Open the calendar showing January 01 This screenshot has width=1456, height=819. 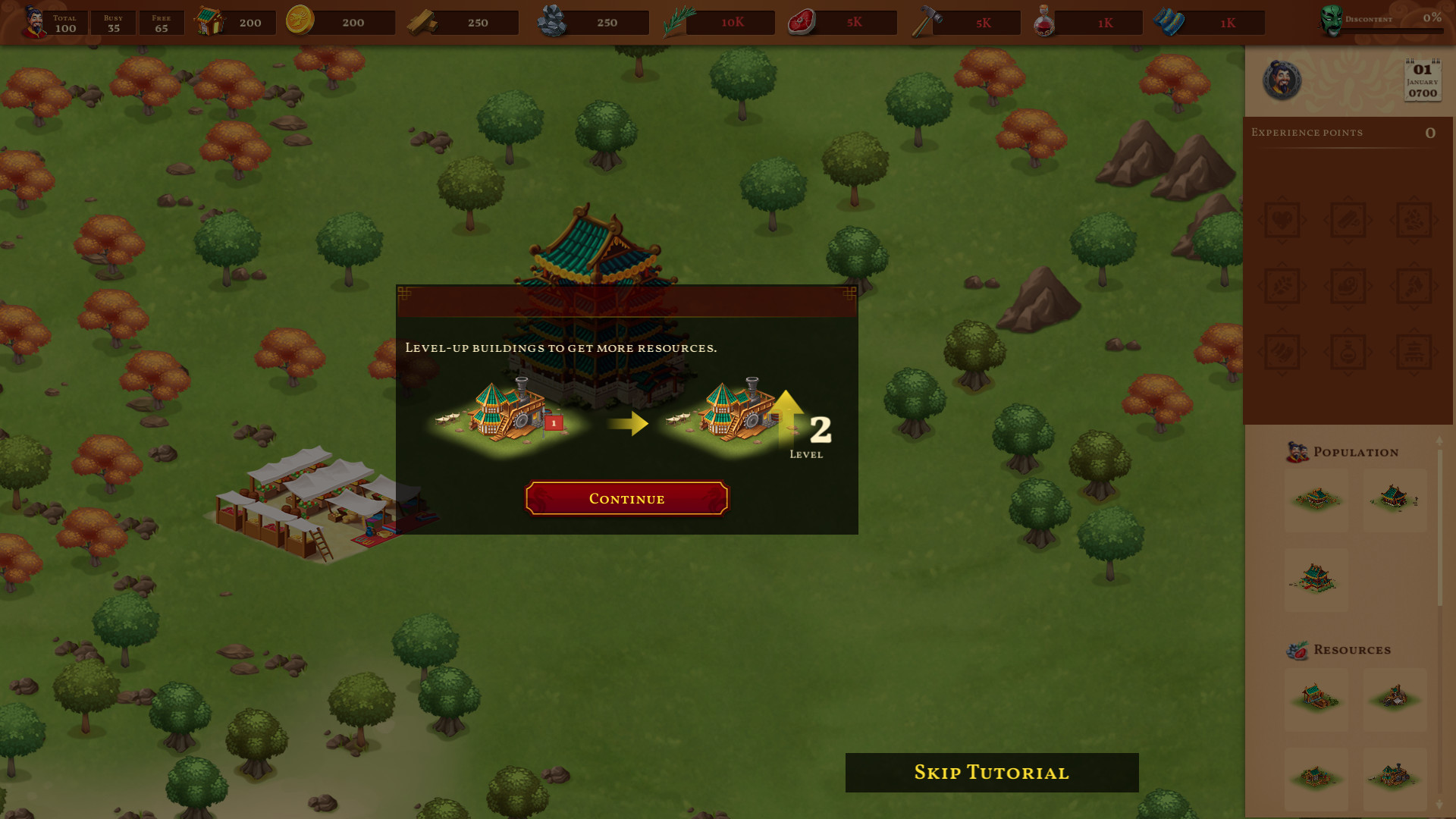(x=1421, y=79)
